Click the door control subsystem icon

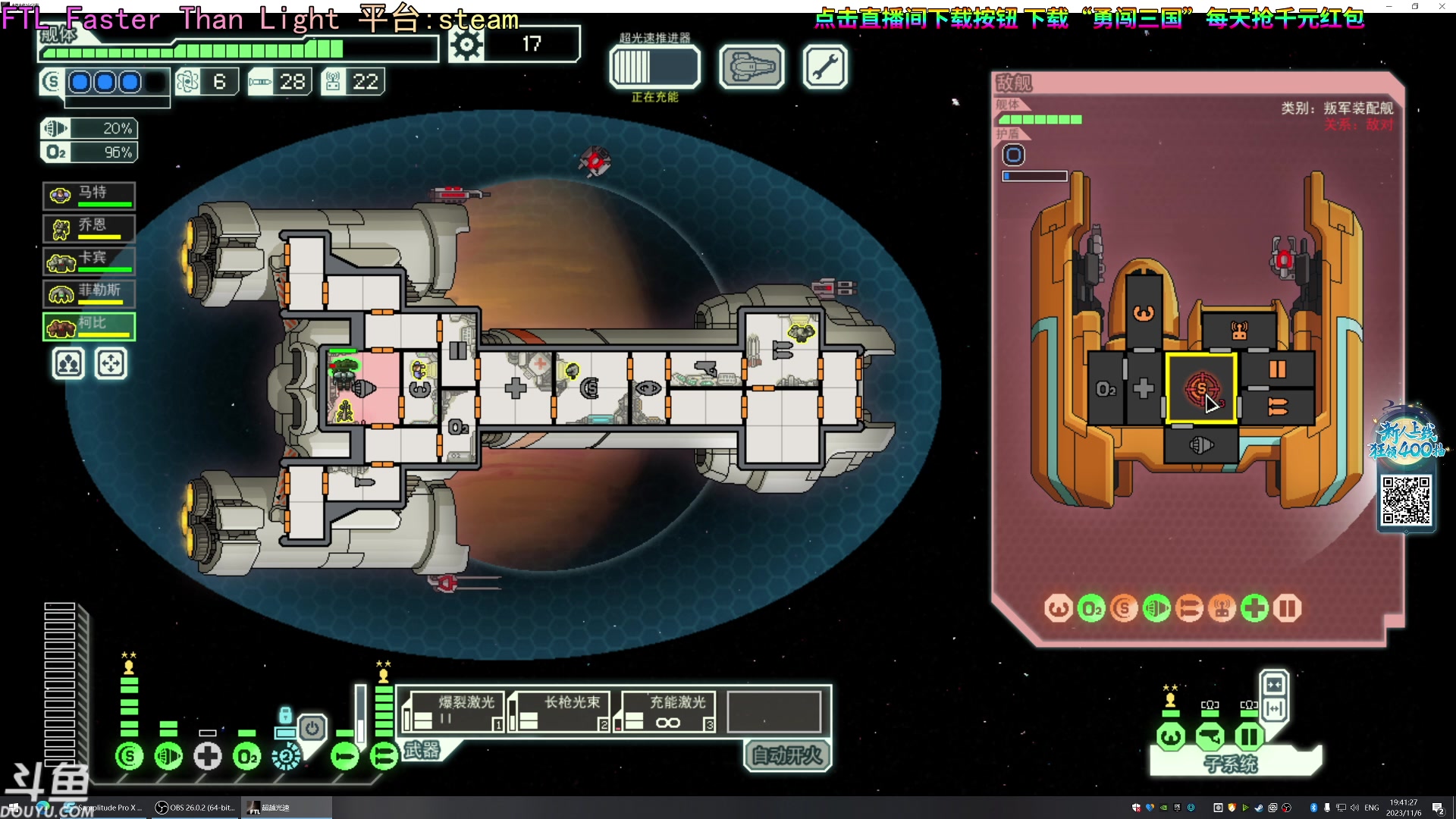pyautogui.click(x=1248, y=736)
